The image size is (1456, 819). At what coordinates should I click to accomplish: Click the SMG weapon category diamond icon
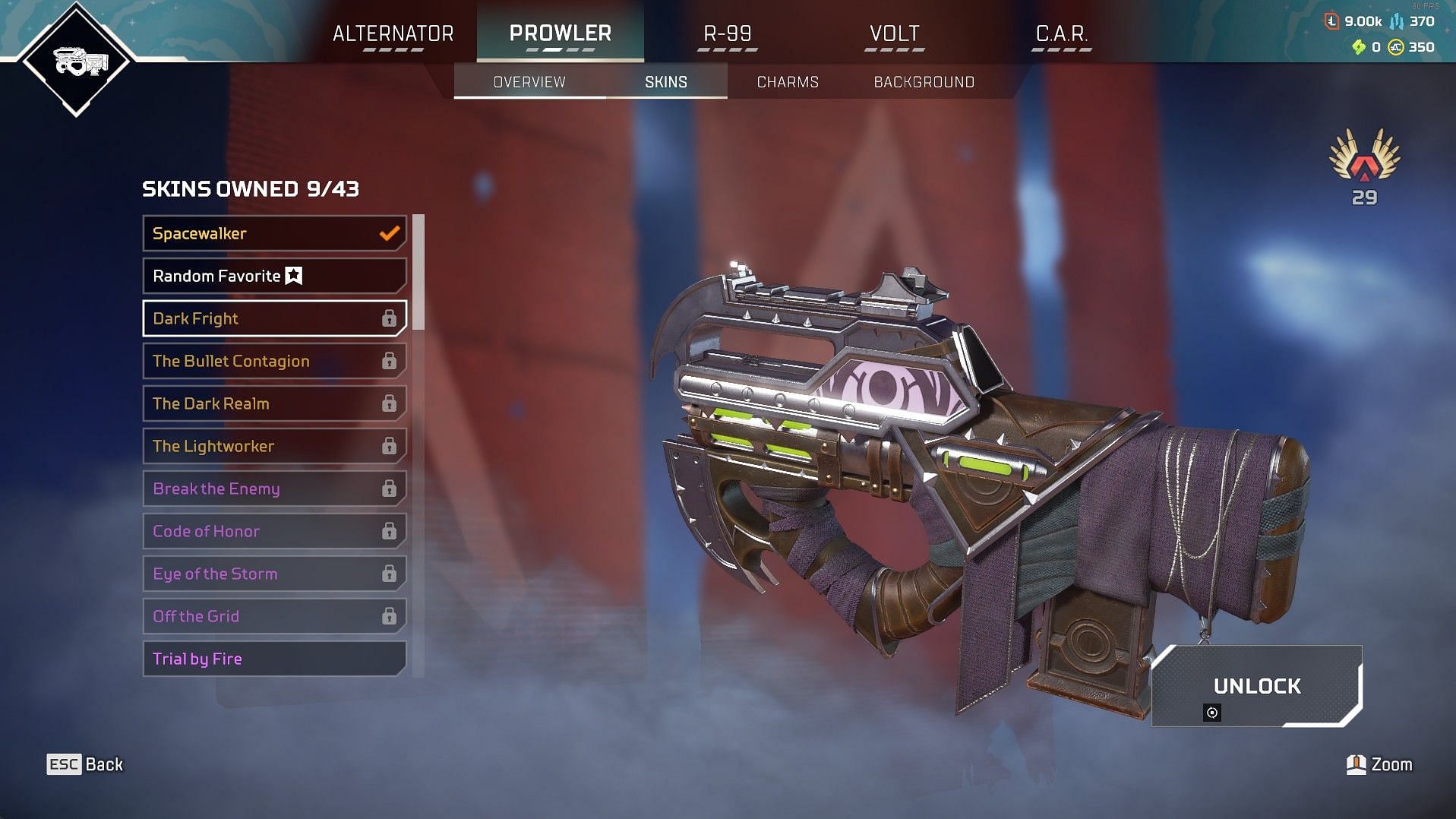tap(77, 62)
